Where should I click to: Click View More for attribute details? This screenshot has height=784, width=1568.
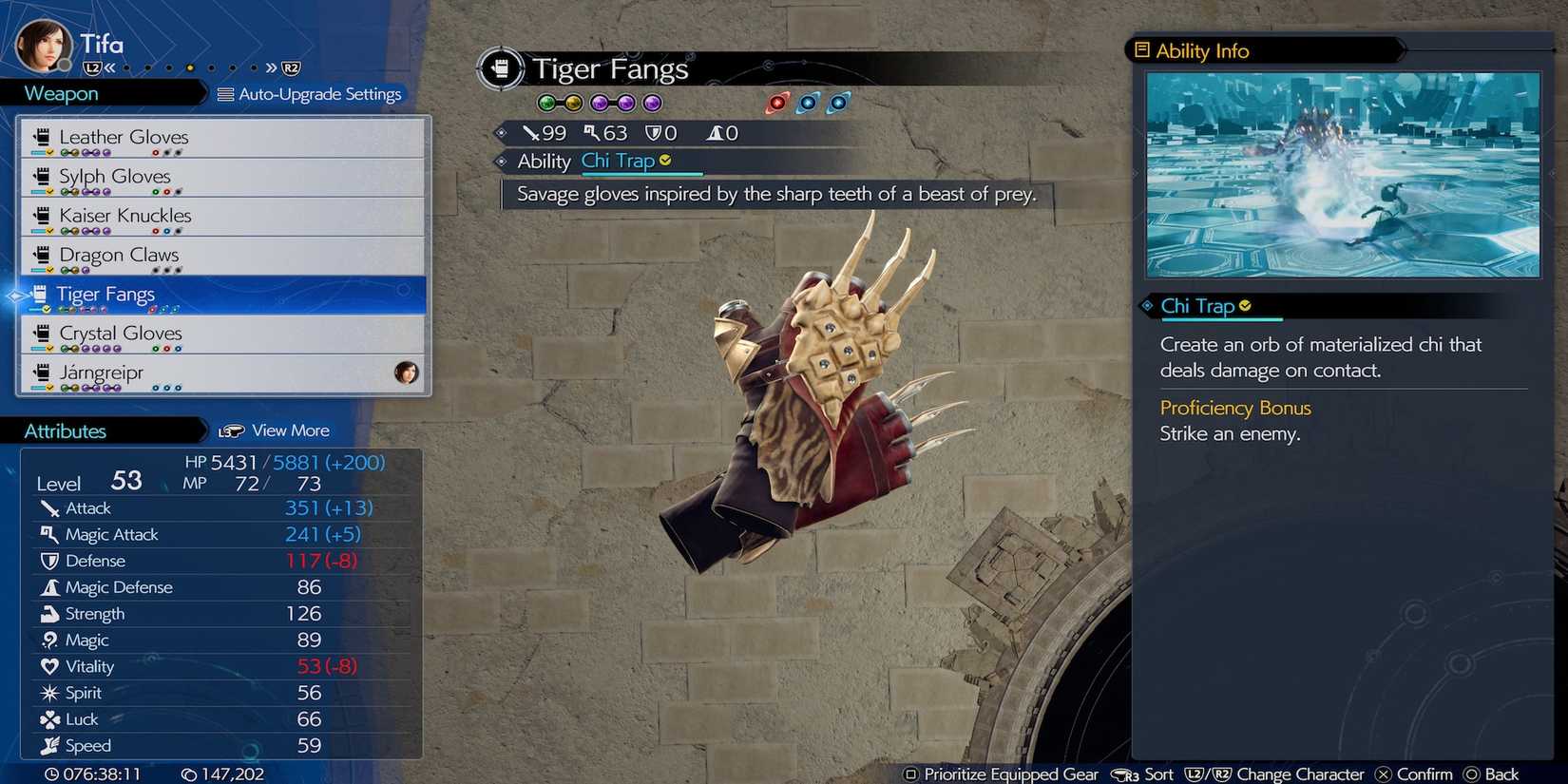pos(288,430)
